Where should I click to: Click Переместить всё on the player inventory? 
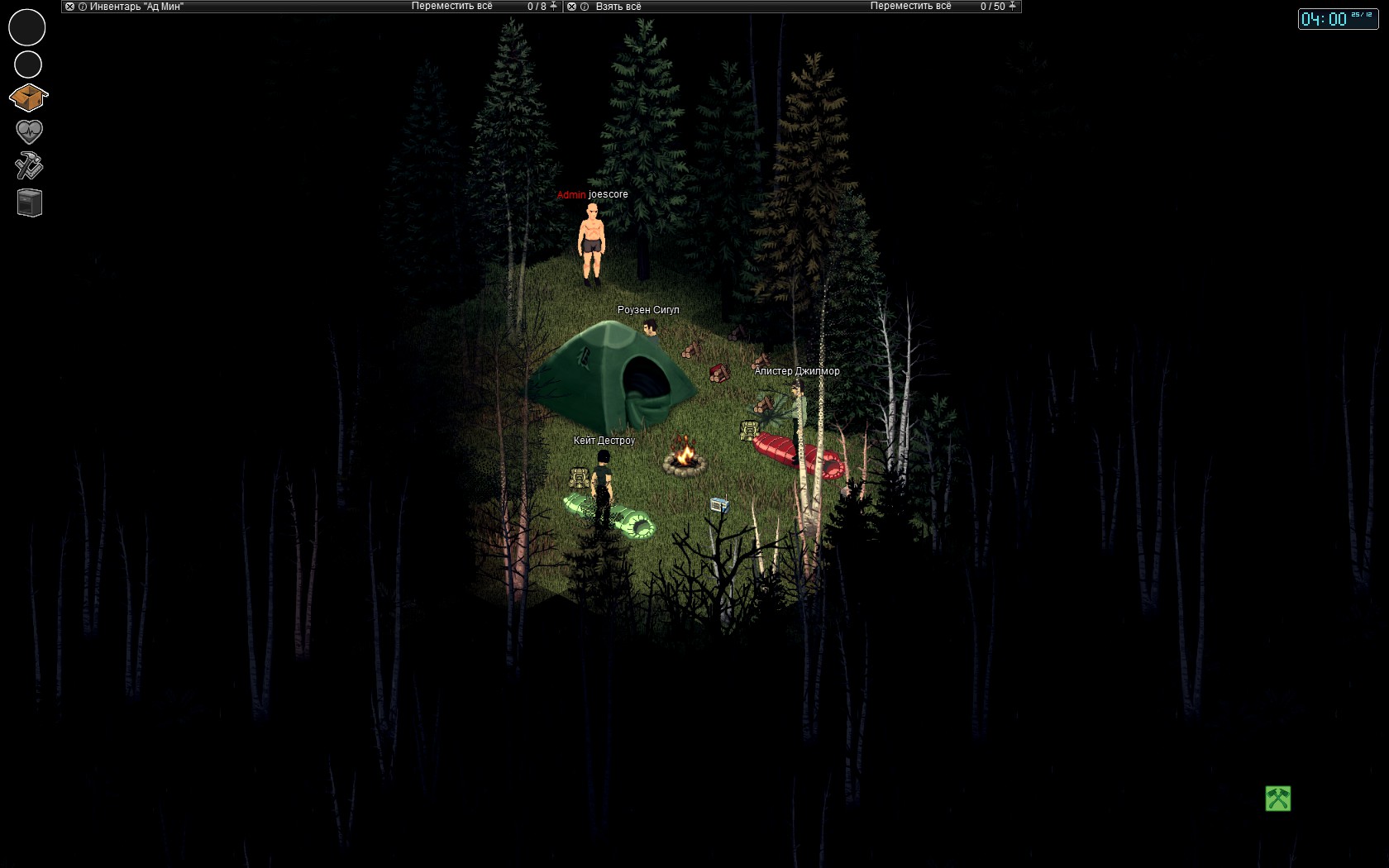tap(451, 6)
